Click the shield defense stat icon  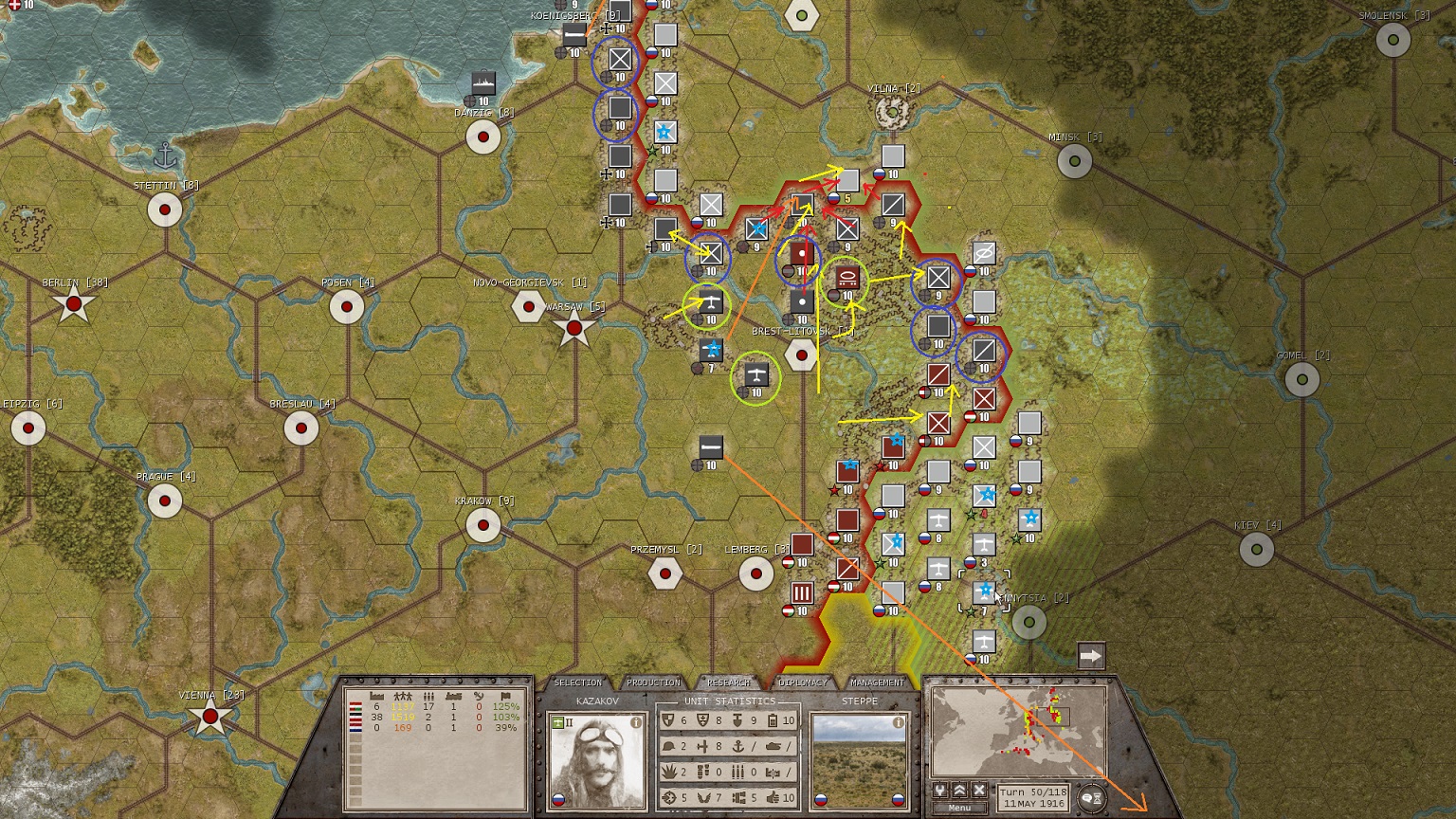[x=668, y=720]
